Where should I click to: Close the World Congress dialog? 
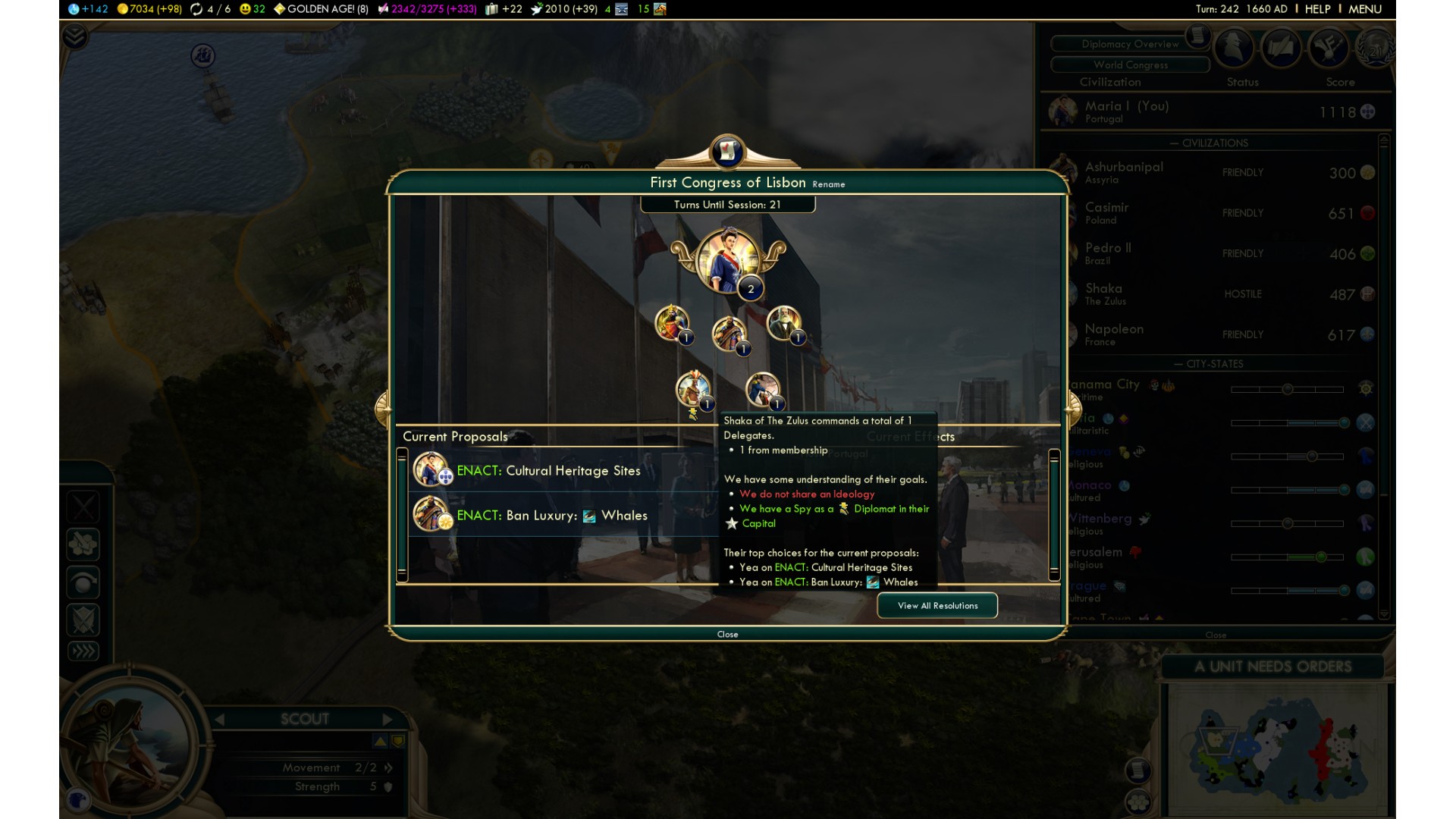point(727,634)
